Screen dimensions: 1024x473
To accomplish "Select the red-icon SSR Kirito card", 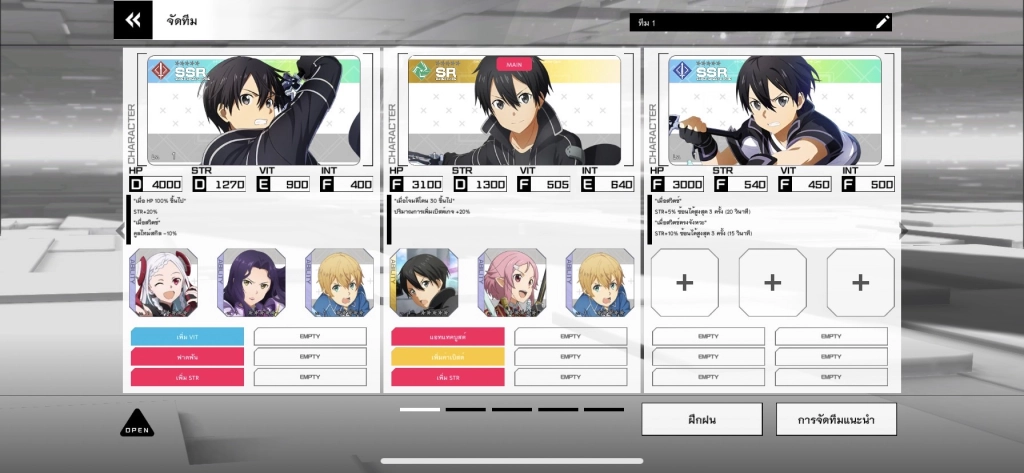I will [253, 110].
